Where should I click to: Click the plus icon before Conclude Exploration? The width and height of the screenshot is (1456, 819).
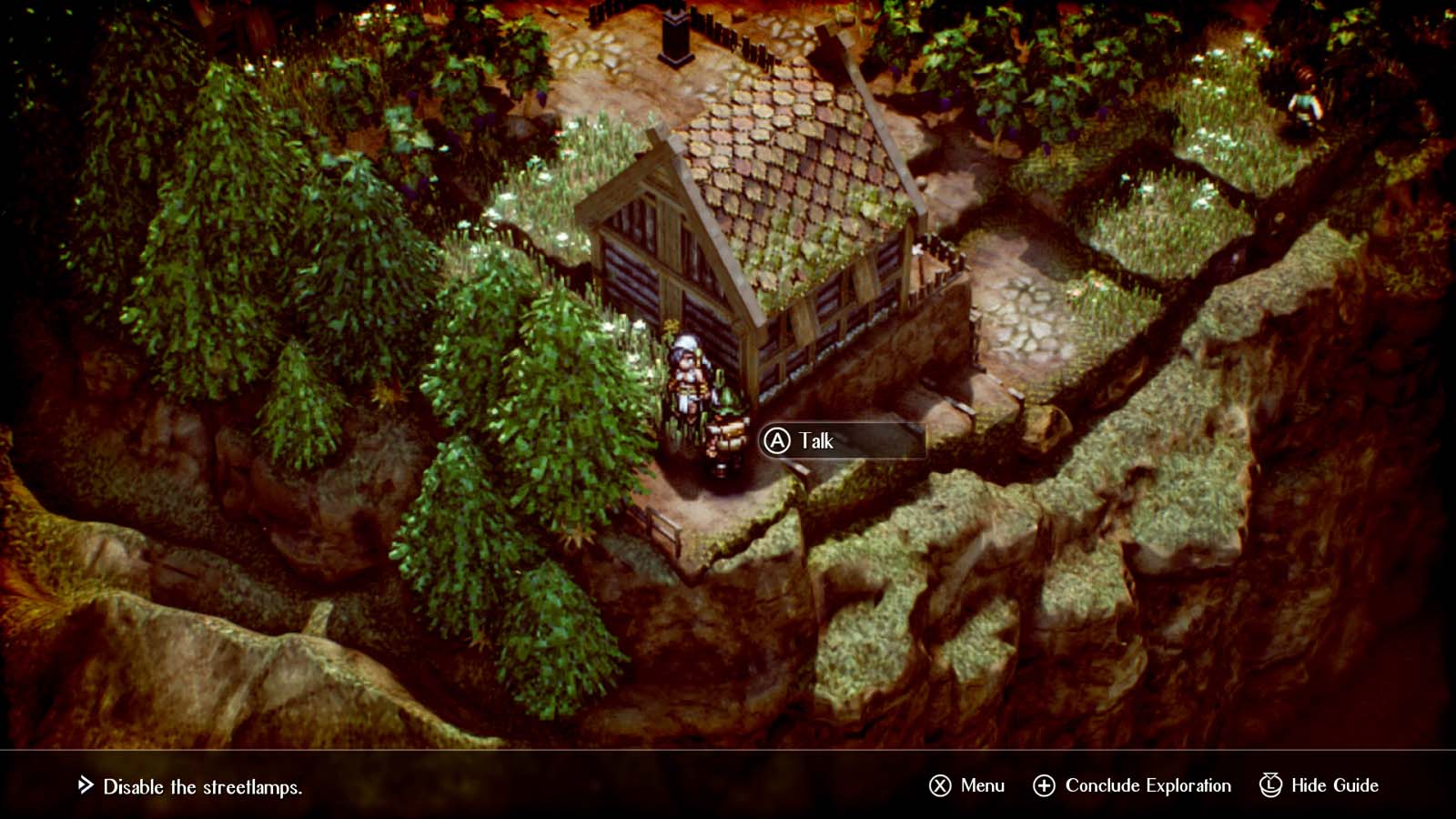[1043, 784]
